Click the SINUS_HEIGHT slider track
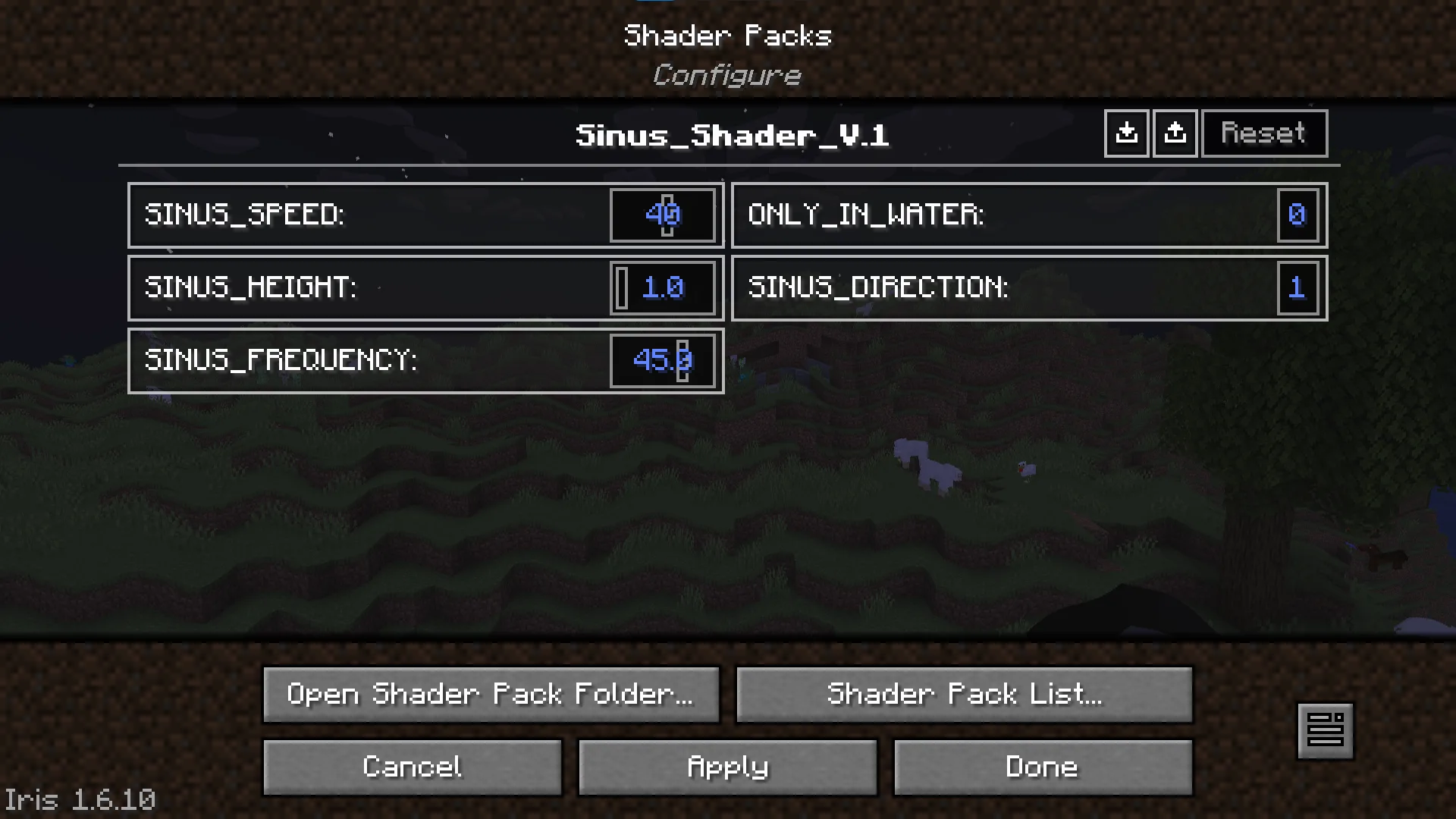The image size is (1456, 819). (x=664, y=288)
